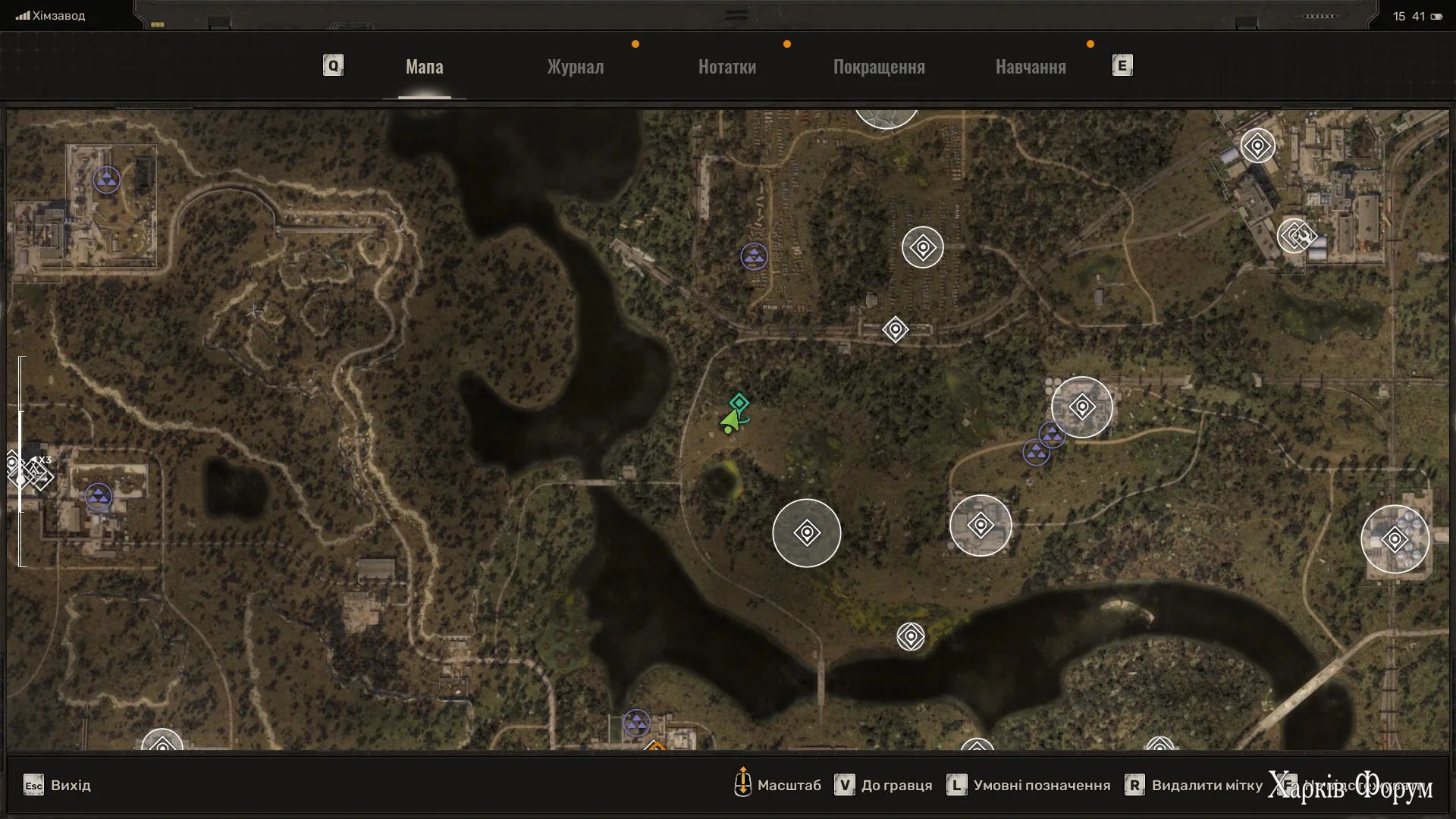Switch to the Журнал tab
This screenshot has width=1456, height=819.
576,67
